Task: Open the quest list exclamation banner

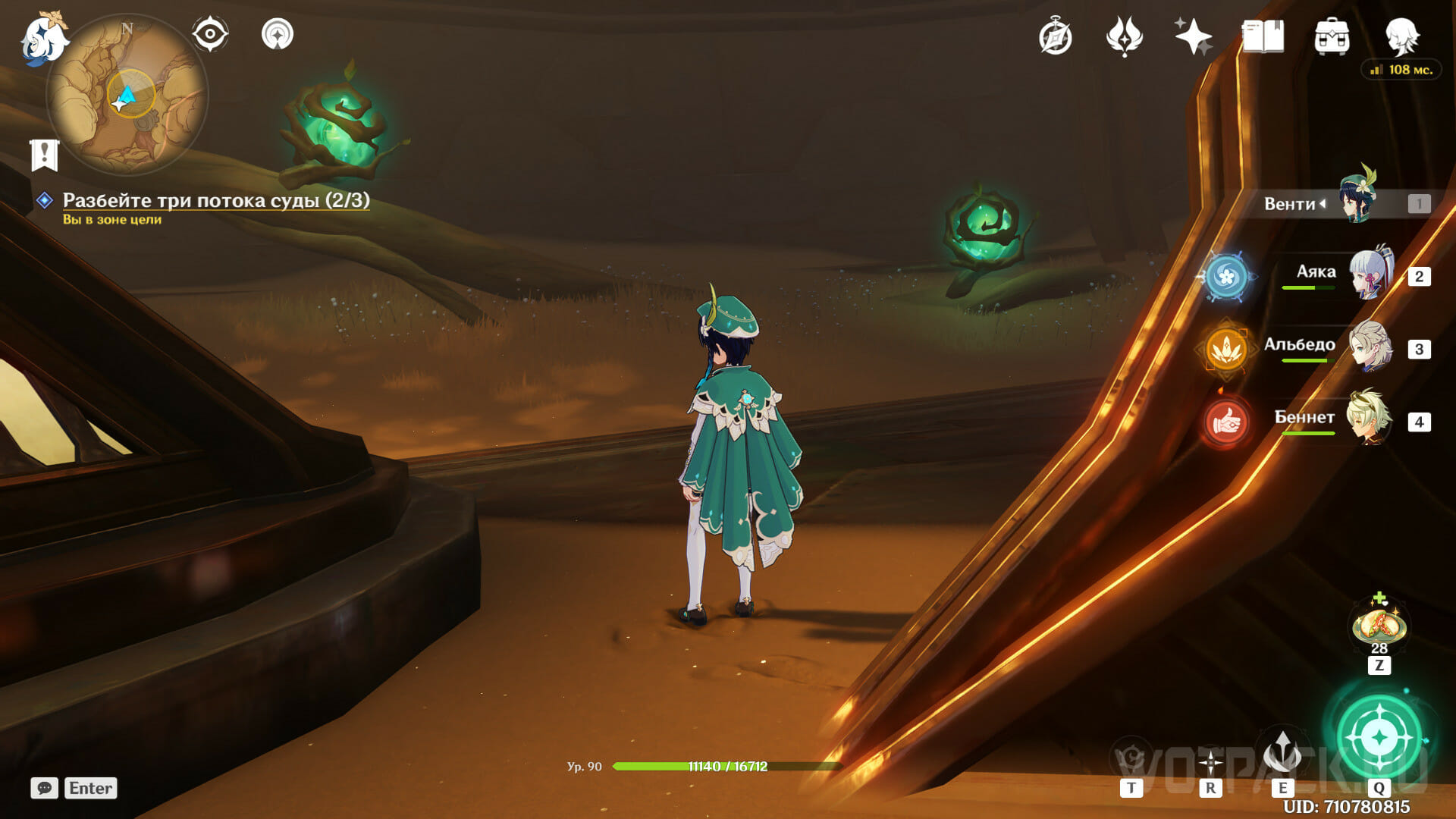Action: tap(45, 155)
